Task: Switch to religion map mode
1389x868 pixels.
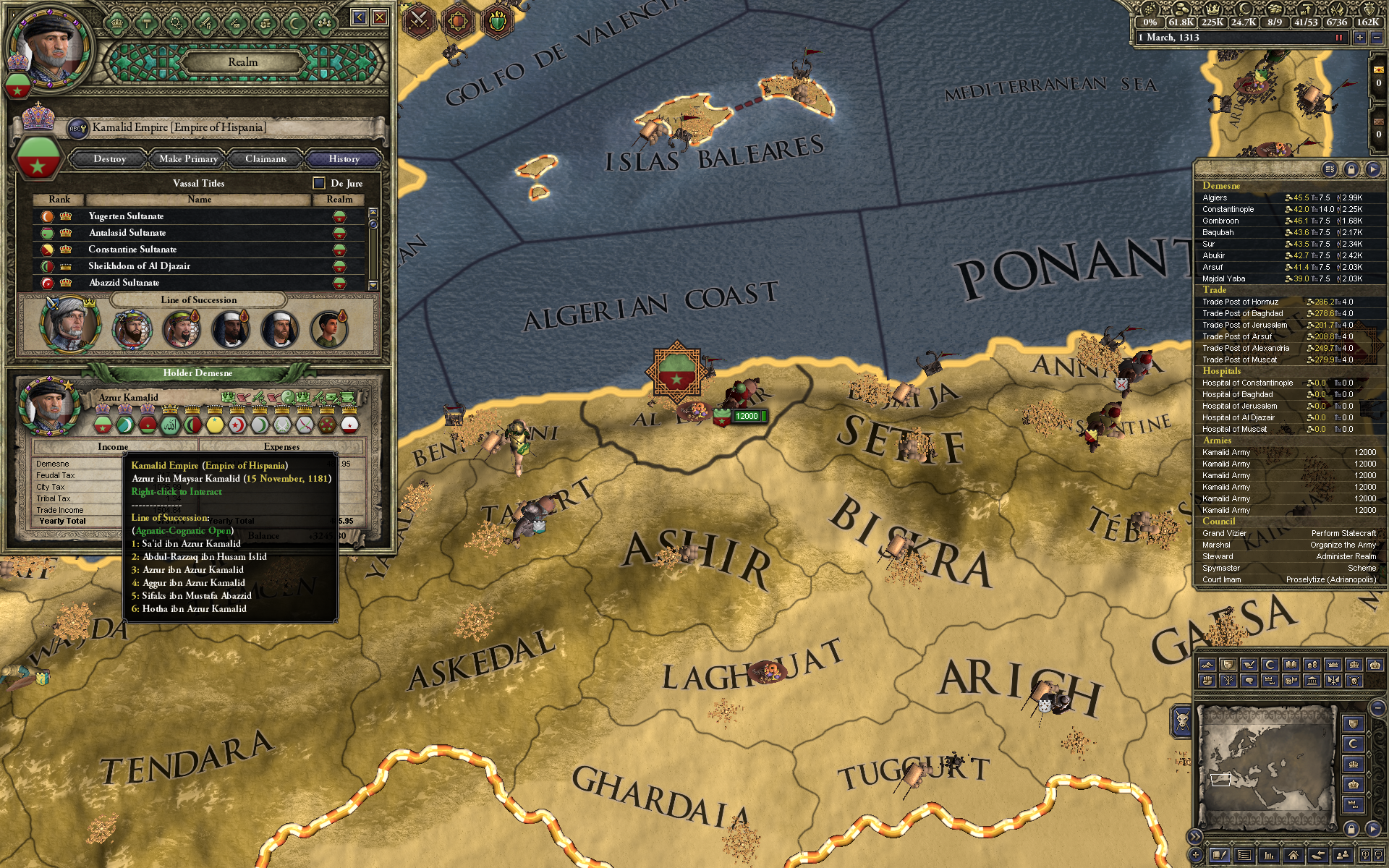Action: pos(1271,665)
